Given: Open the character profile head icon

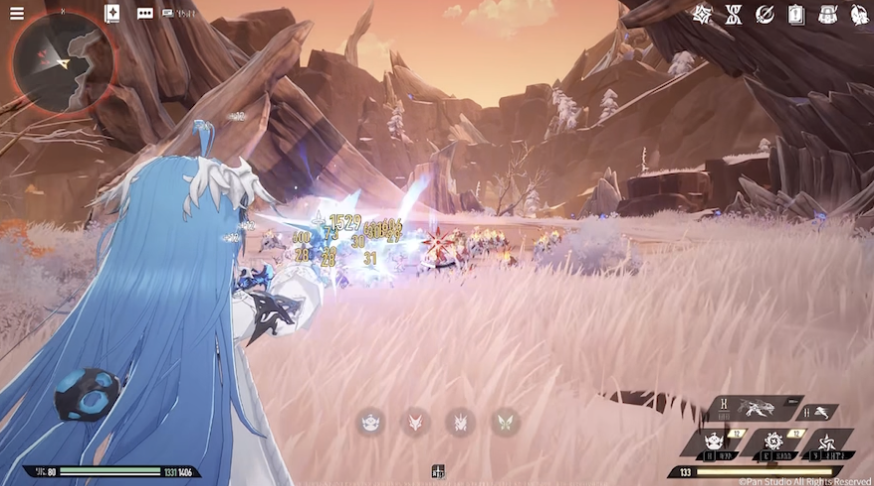Looking at the screenshot, I should pyautogui.click(x=858, y=14).
